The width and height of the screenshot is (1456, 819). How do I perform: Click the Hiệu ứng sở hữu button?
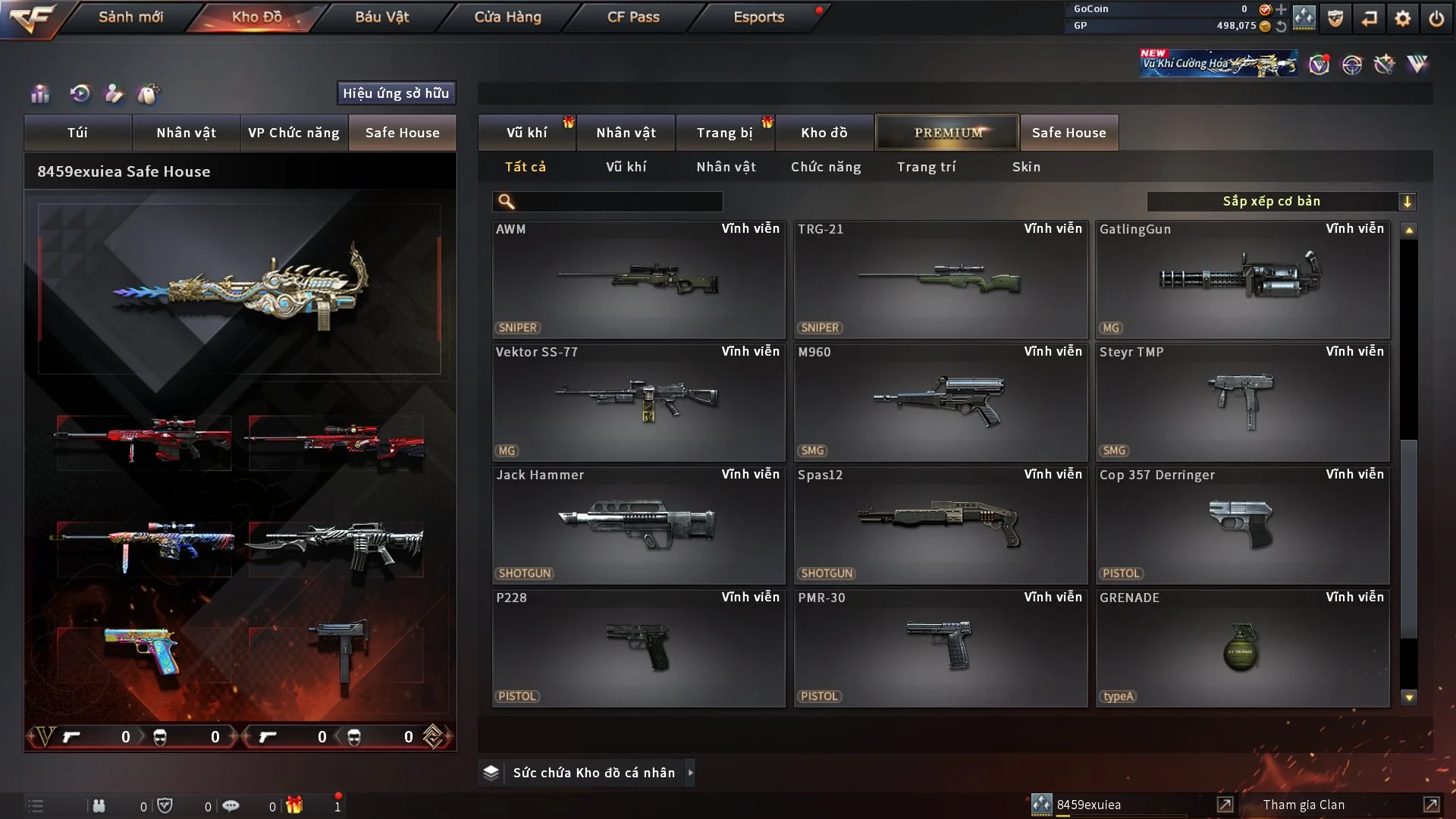coord(396,93)
